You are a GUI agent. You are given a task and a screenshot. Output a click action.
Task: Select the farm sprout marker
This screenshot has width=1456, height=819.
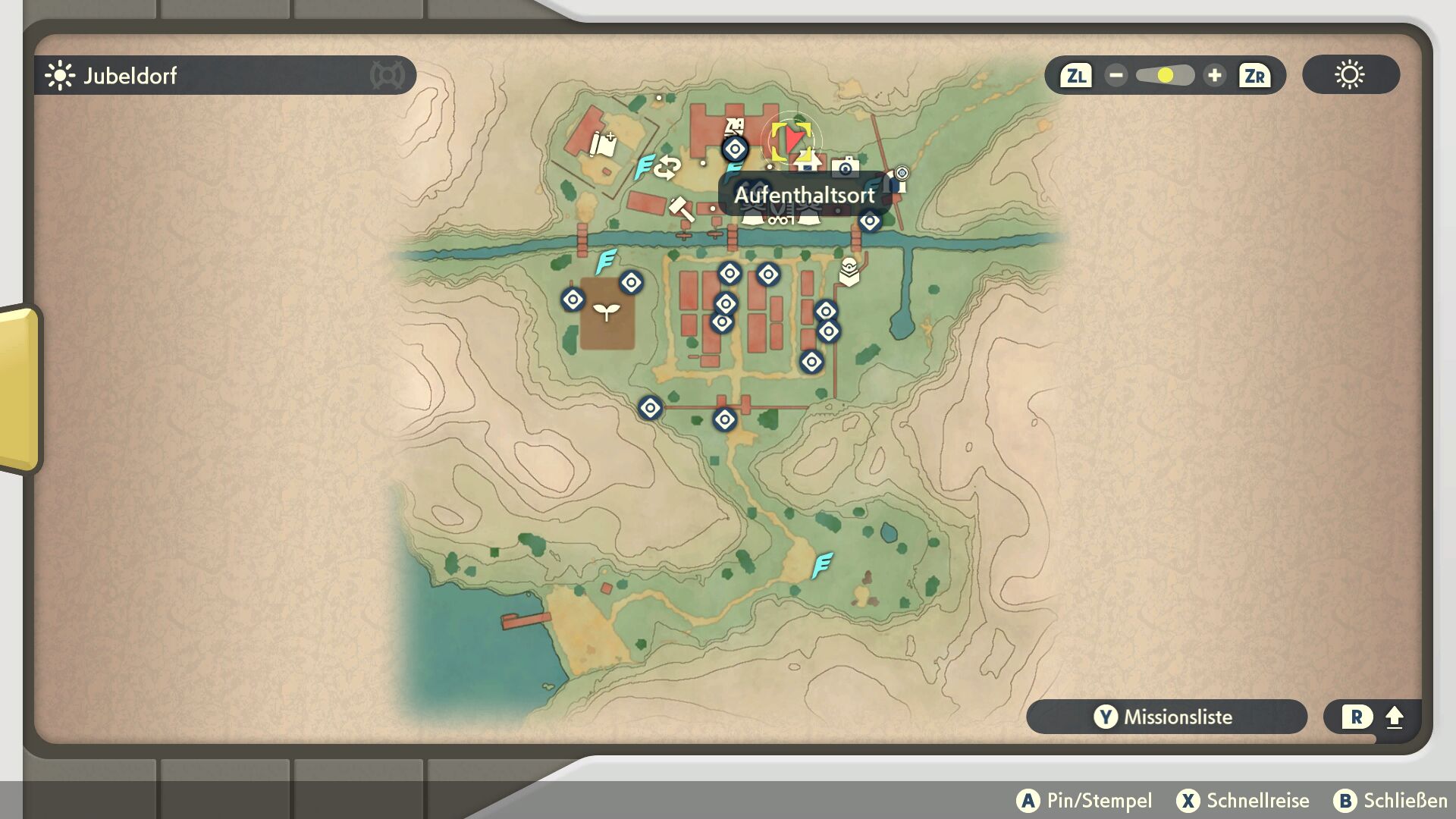pyautogui.click(x=607, y=312)
